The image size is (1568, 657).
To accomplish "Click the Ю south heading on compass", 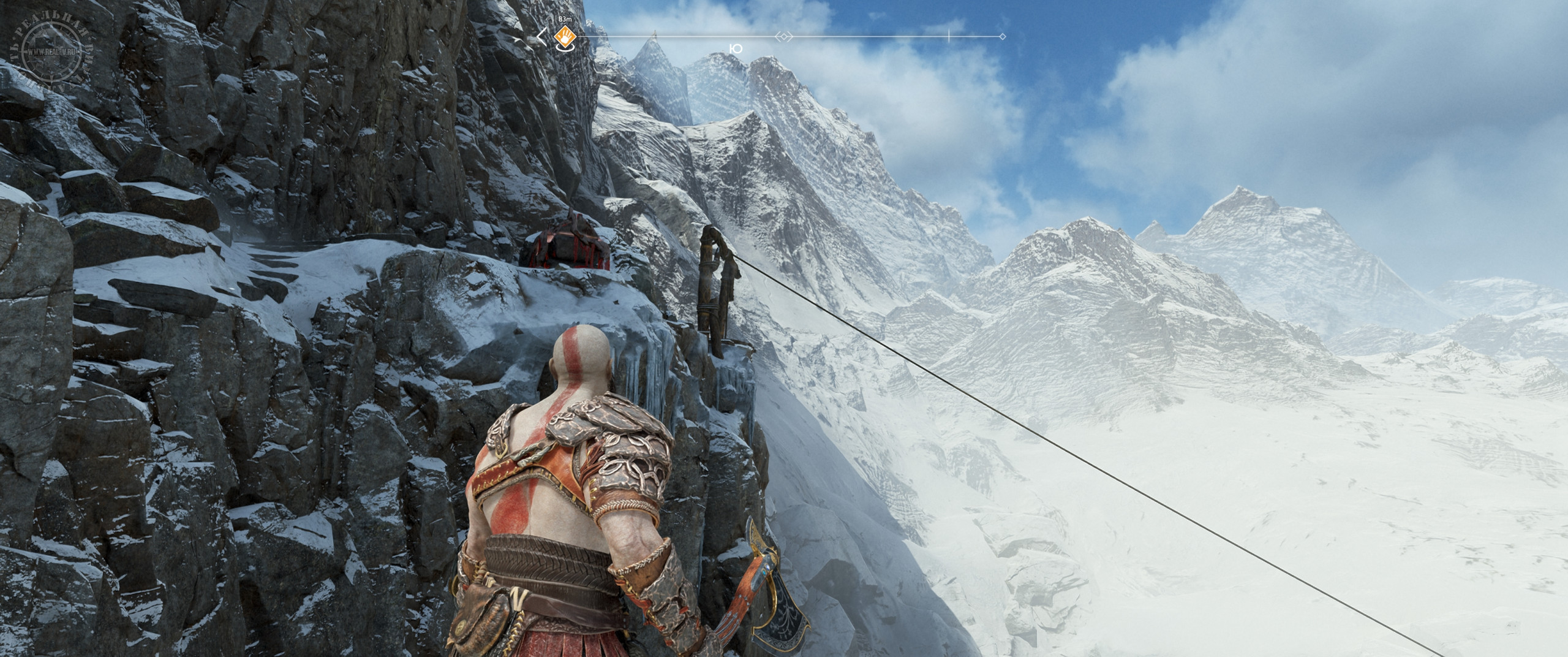I will (737, 48).
